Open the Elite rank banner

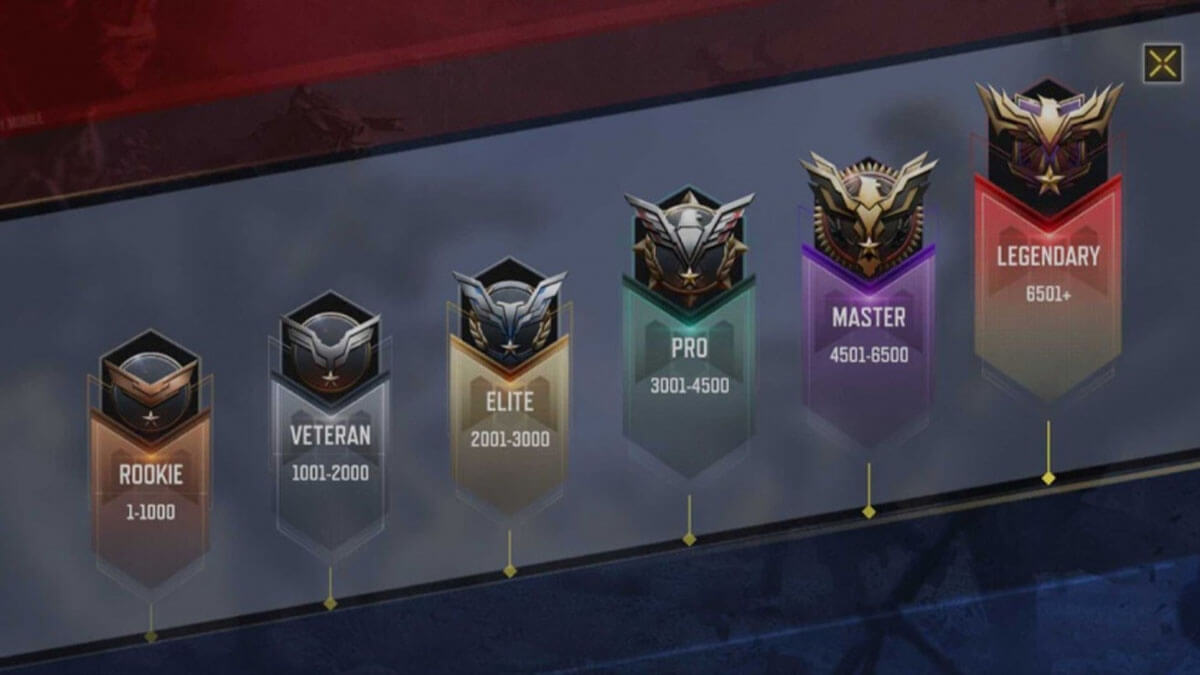pos(510,410)
